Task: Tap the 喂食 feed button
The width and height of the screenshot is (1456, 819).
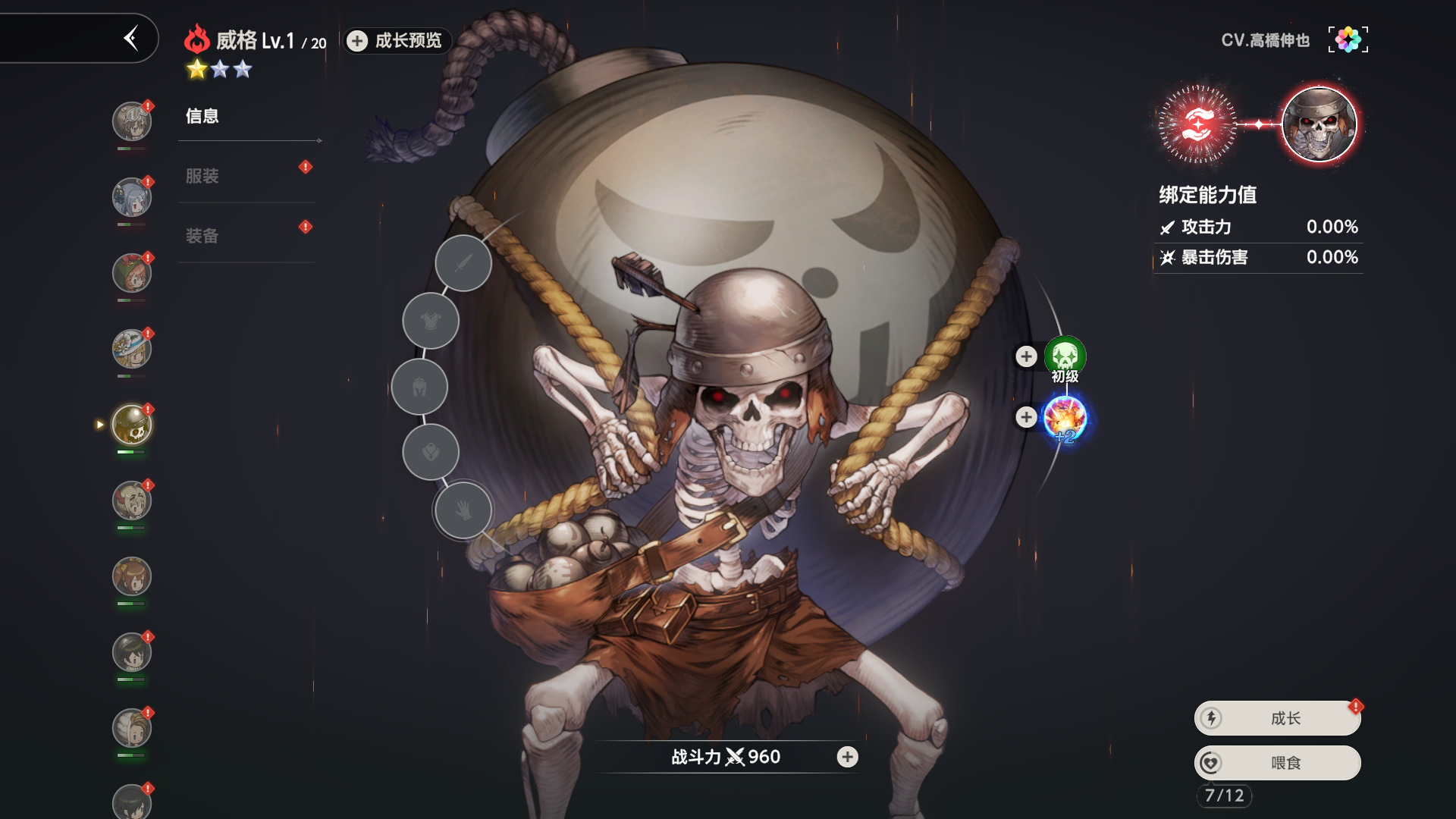Action: click(x=1278, y=763)
